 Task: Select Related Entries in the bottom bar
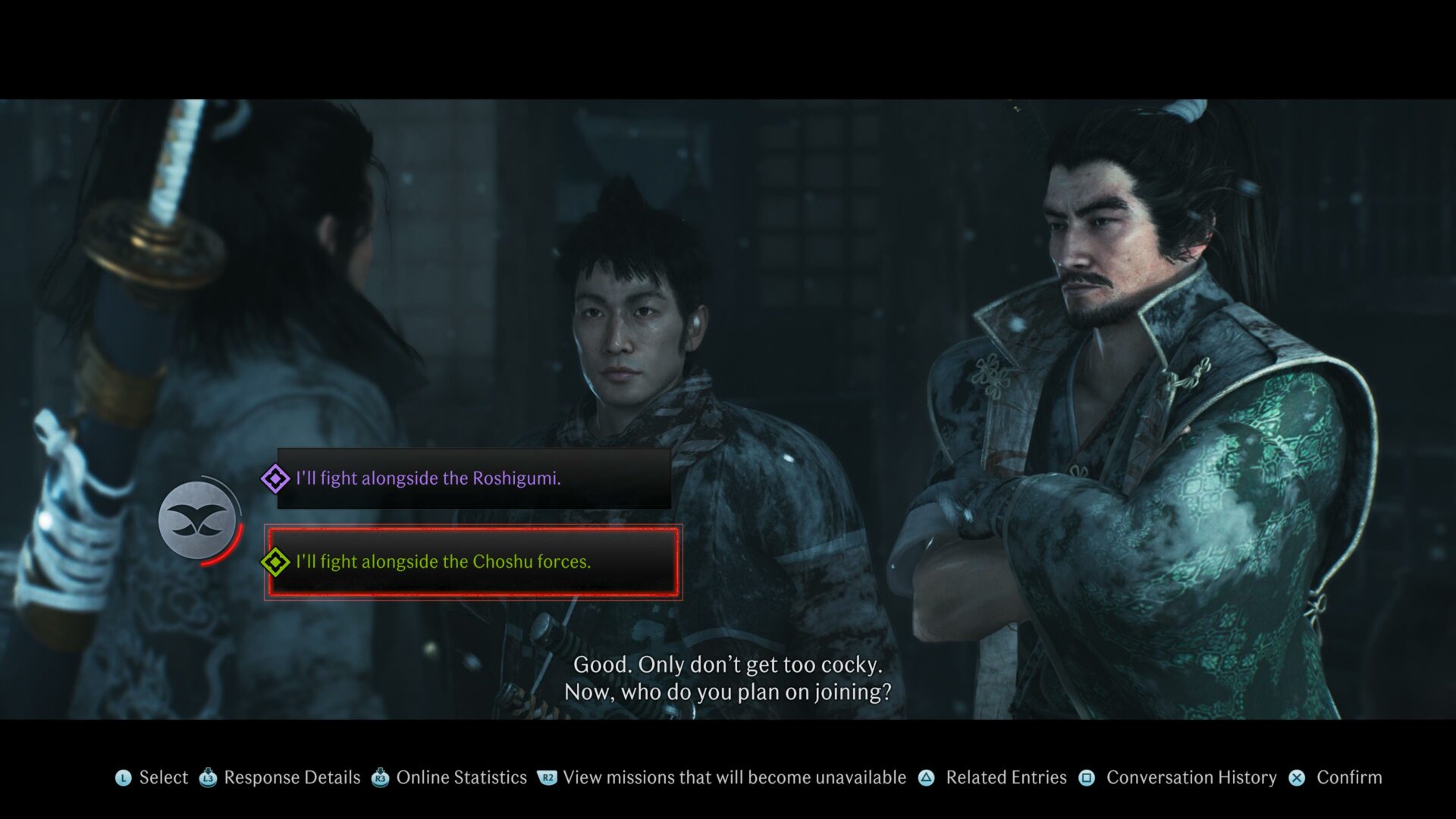(x=1006, y=777)
